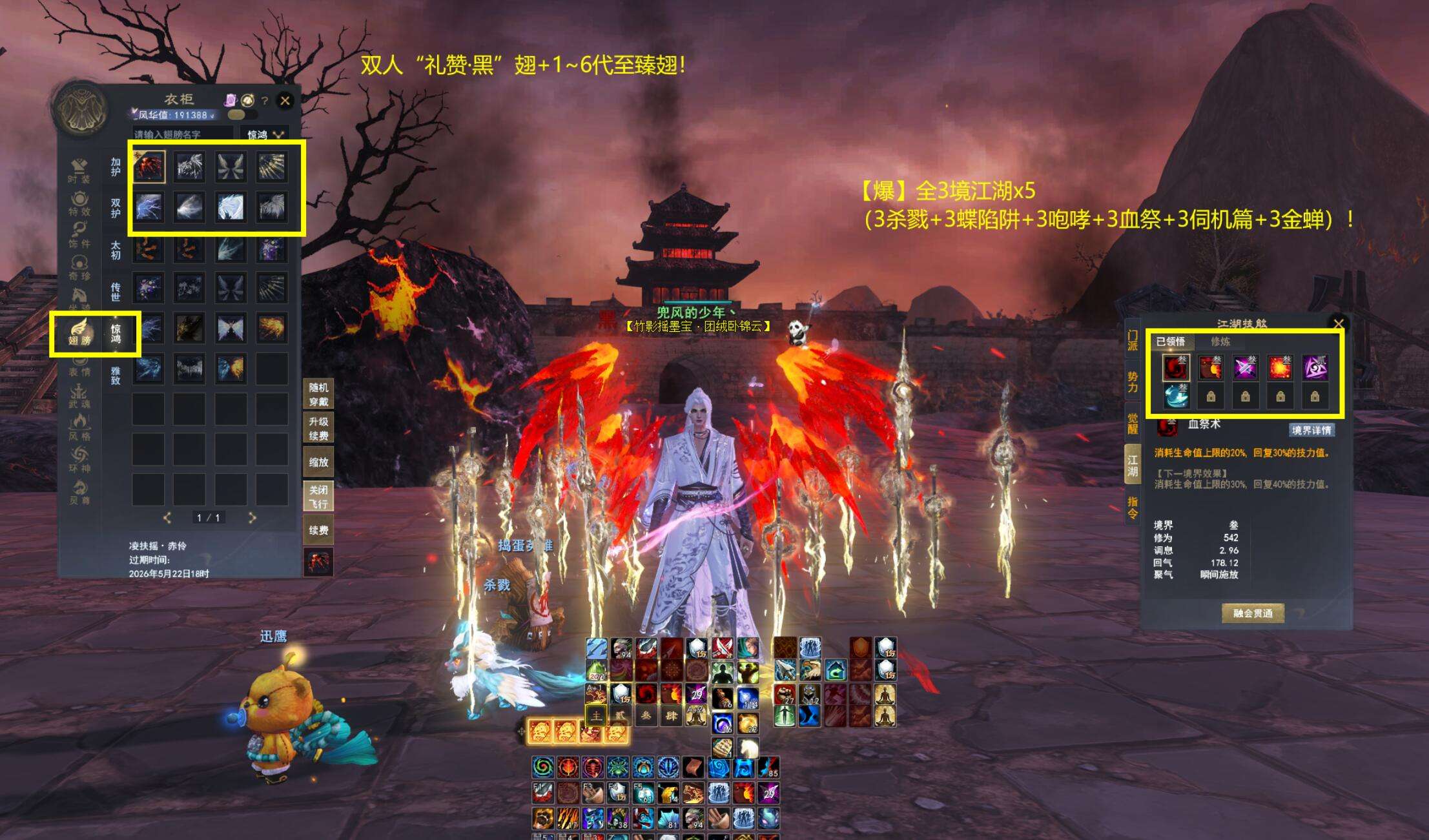Click the wing name search field
Image resolution: width=1429 pixels, height=840 pixels.
tap(183, 134)
